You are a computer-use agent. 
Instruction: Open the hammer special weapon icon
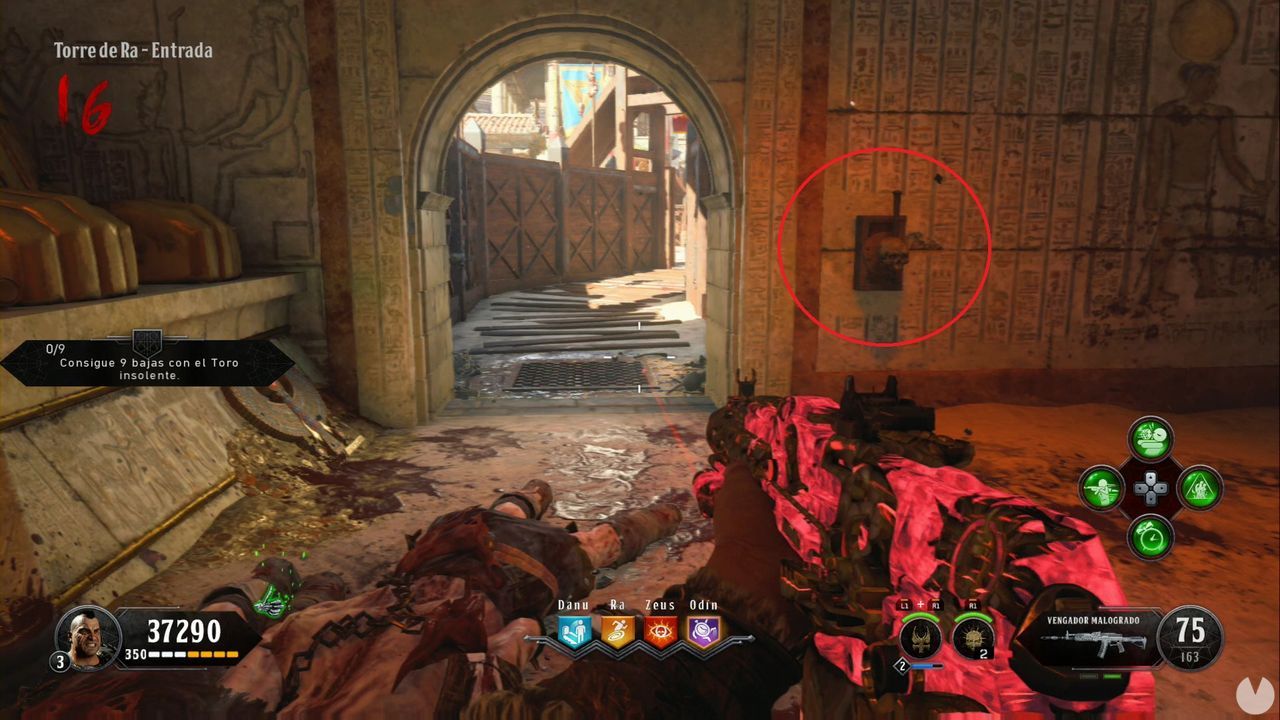[x=919, y=638]
